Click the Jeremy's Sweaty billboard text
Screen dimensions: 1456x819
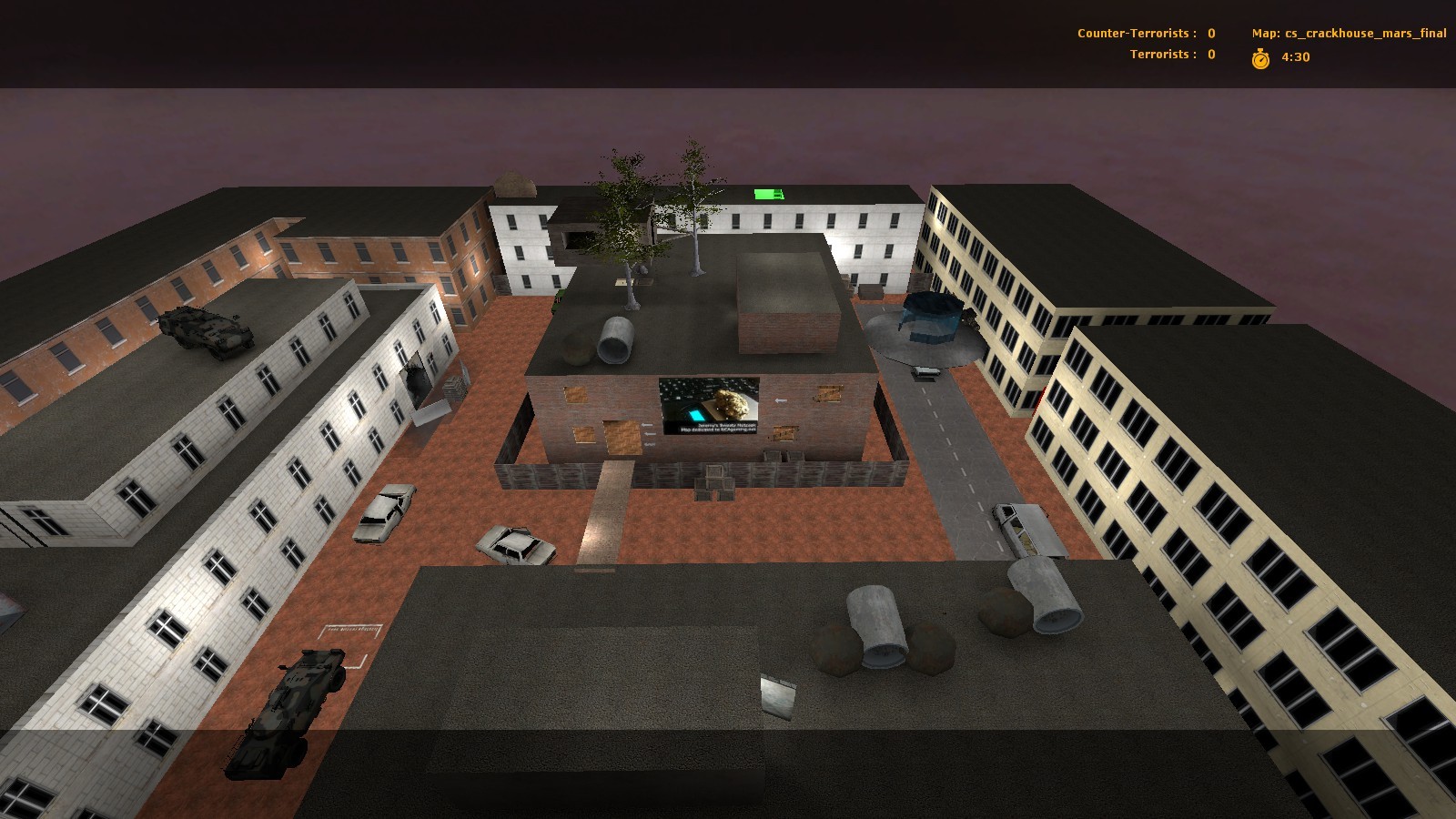click(726, 424)
